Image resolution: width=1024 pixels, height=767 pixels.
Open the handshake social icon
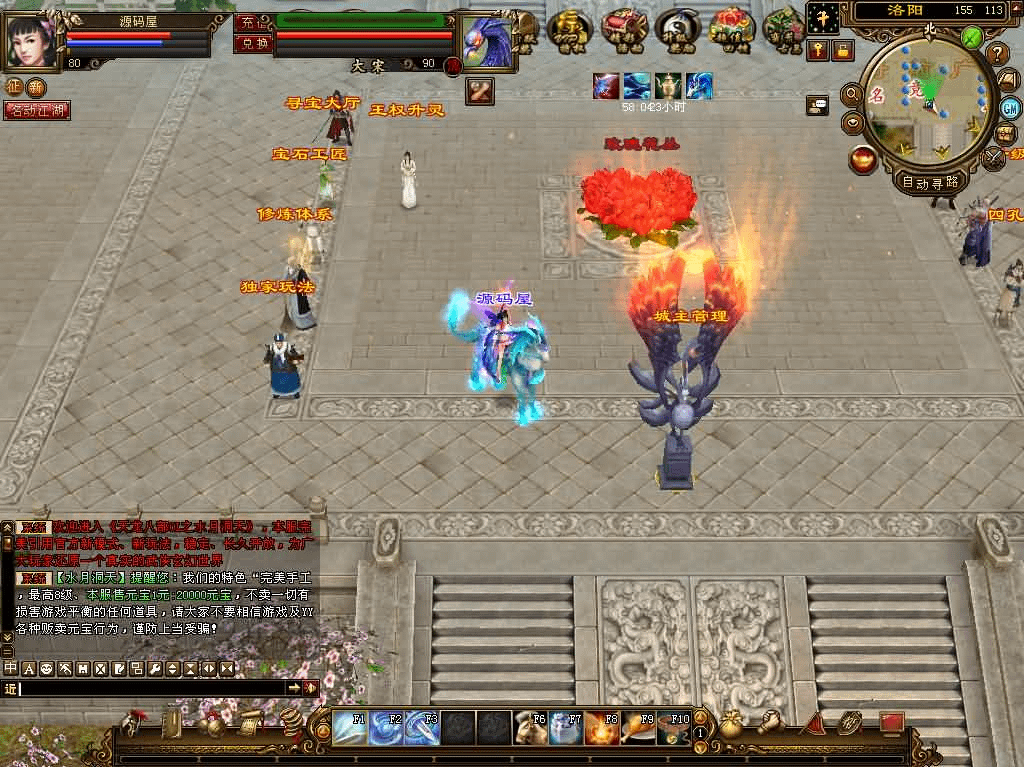(x=769, y=722)
